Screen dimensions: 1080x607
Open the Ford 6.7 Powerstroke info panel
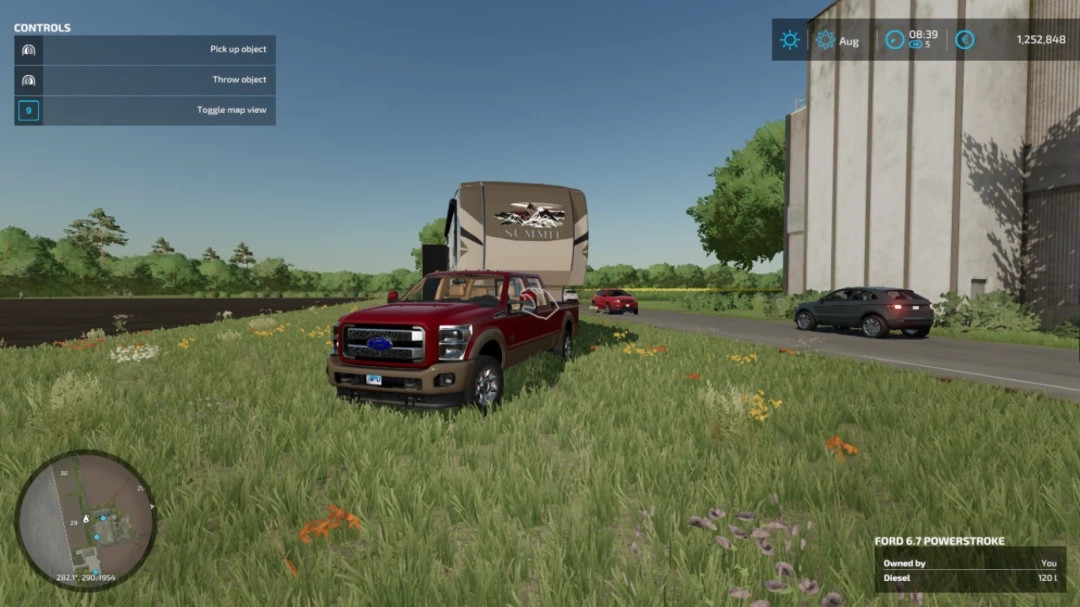[x=969, y=564]
